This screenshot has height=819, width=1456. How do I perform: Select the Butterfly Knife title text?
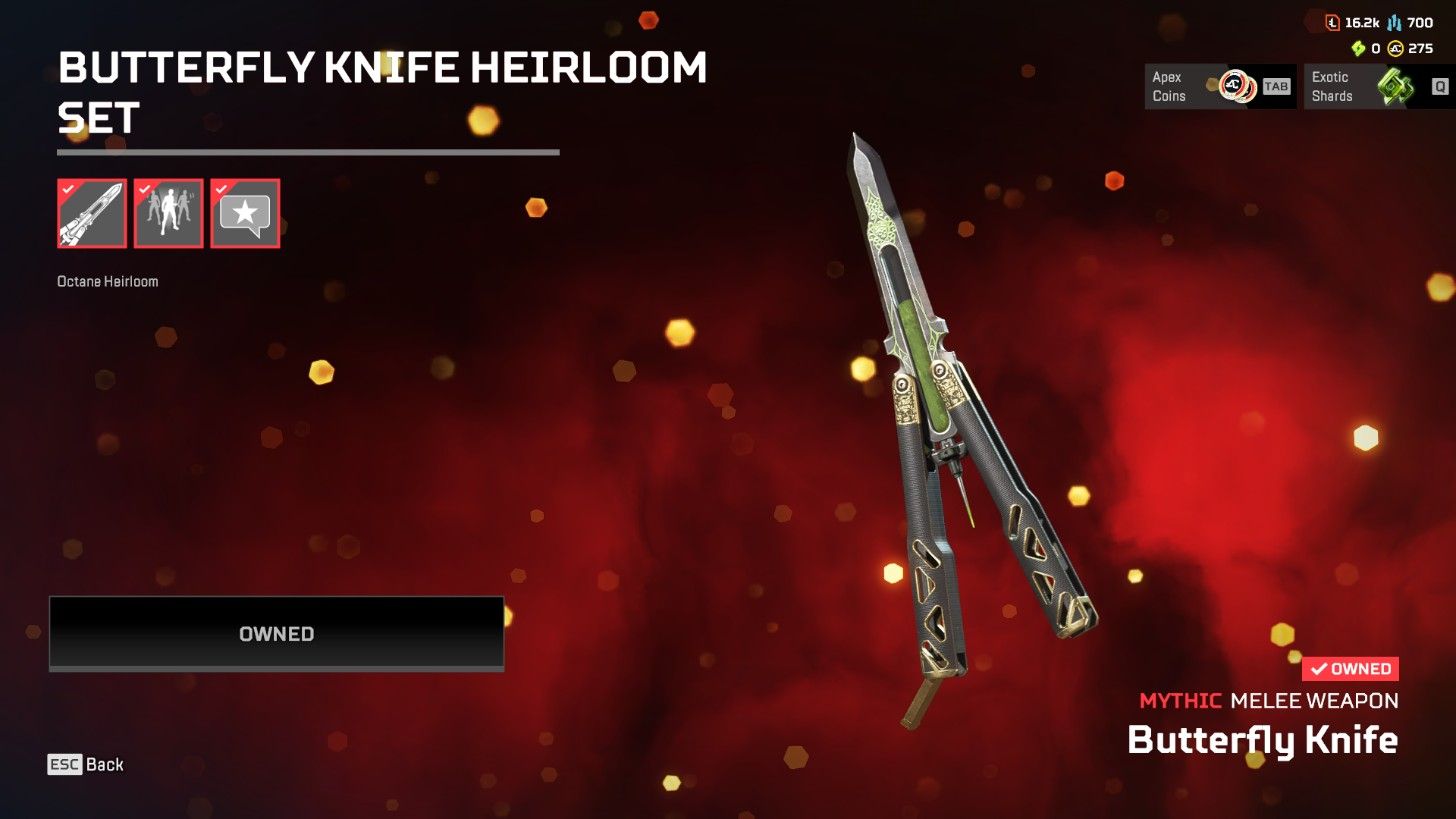coord(1263,739)
